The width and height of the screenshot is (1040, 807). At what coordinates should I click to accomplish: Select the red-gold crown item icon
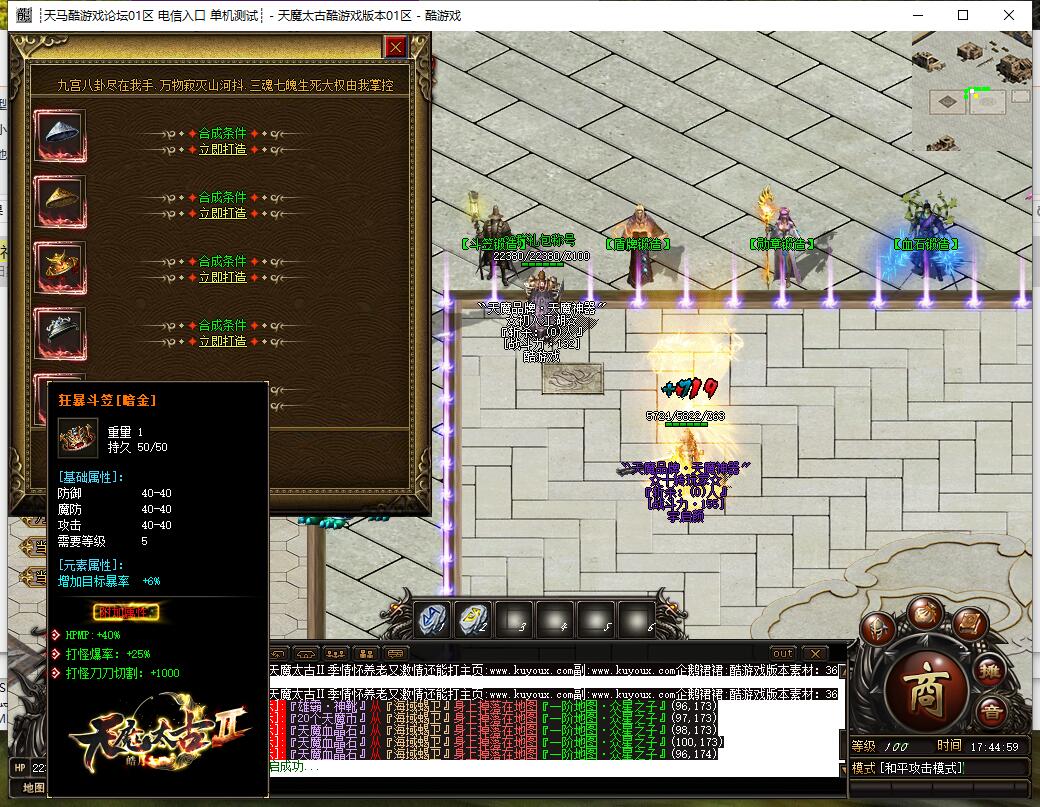pyautogui.click(x=60, y=263)
